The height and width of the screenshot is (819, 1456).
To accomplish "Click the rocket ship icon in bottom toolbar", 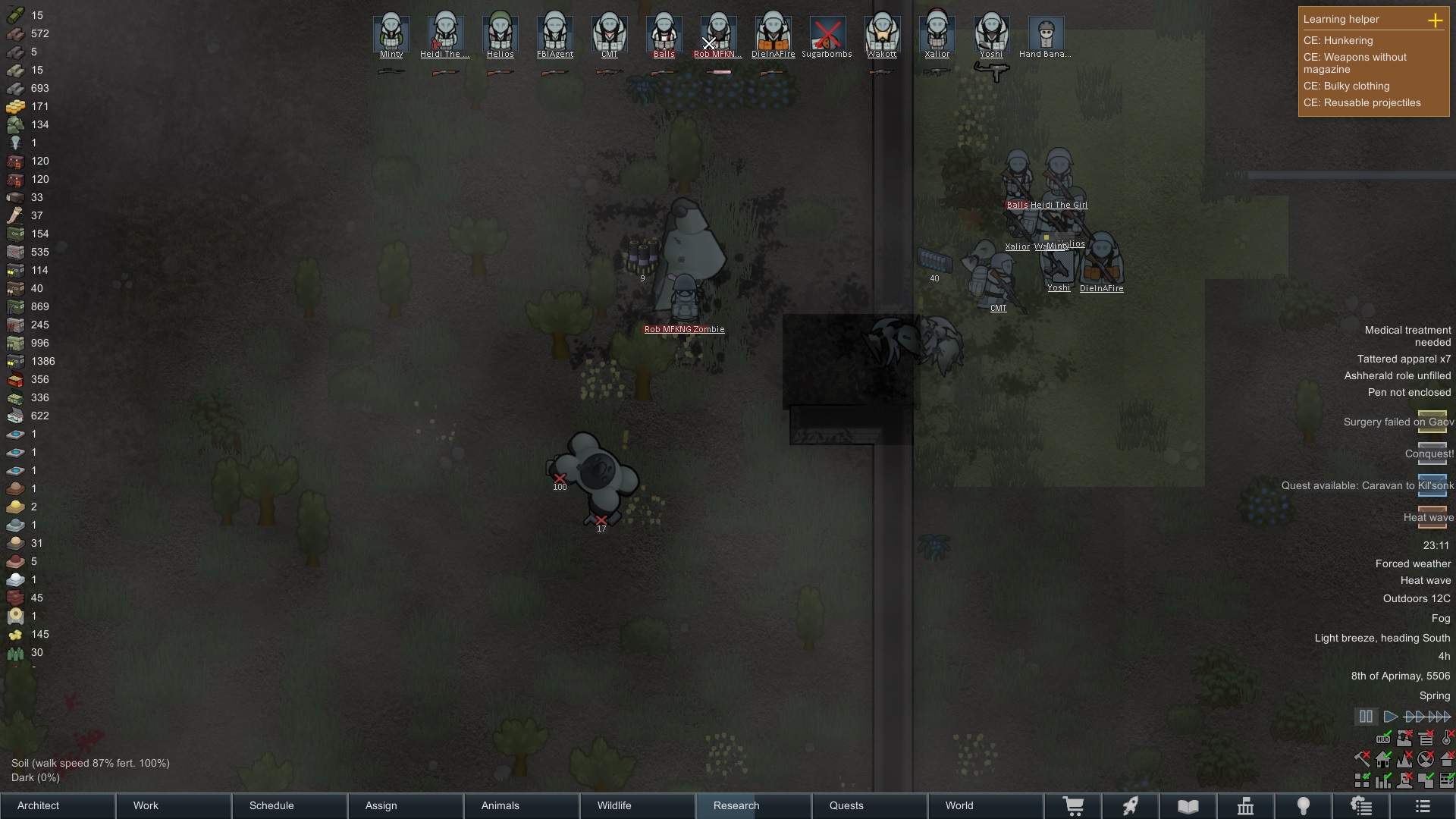I will click(x=1130, y=806).
